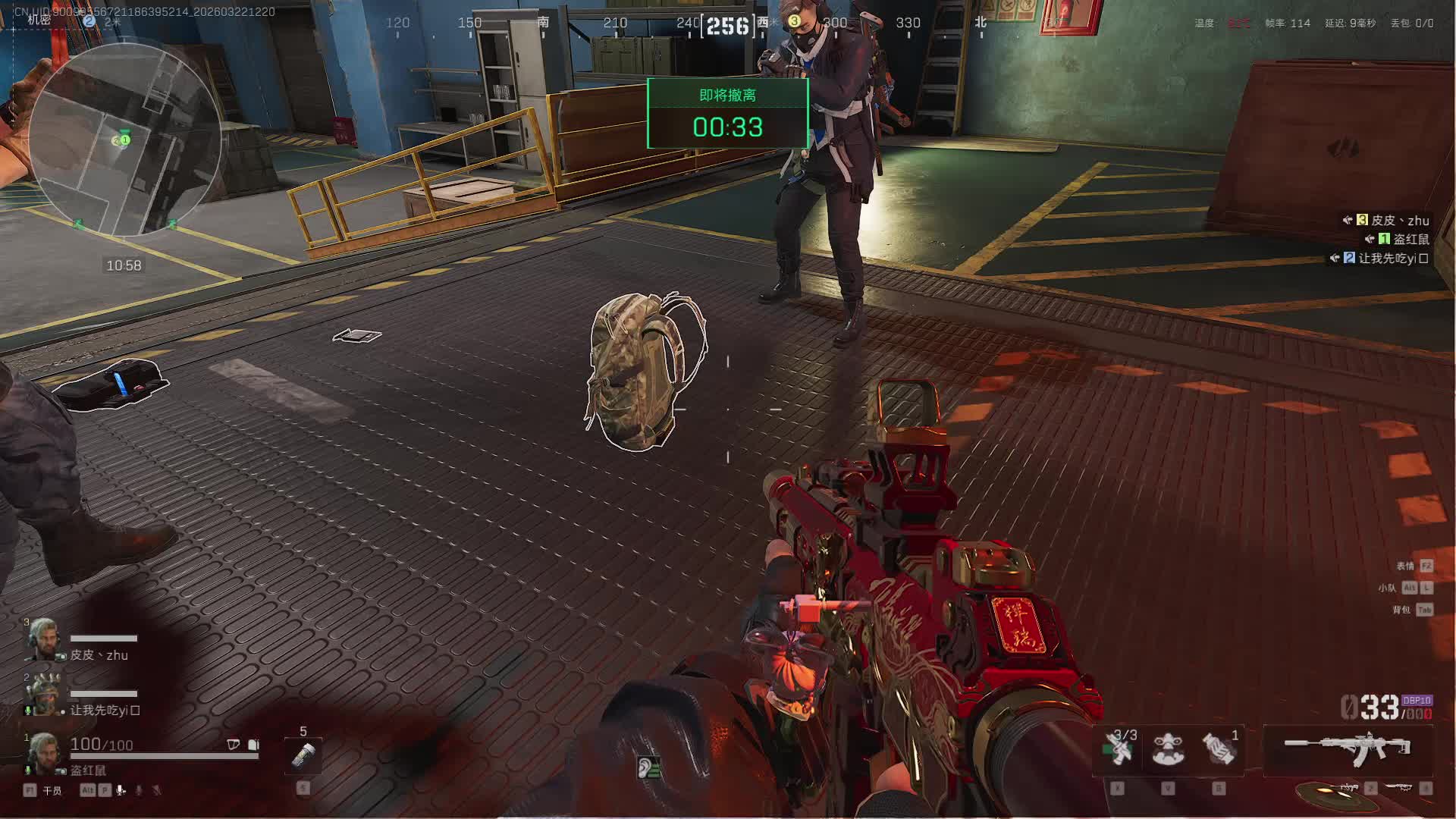Toggle the open microphone voice icon
The image size is (1456, 819).
click(x=121, y=790)
